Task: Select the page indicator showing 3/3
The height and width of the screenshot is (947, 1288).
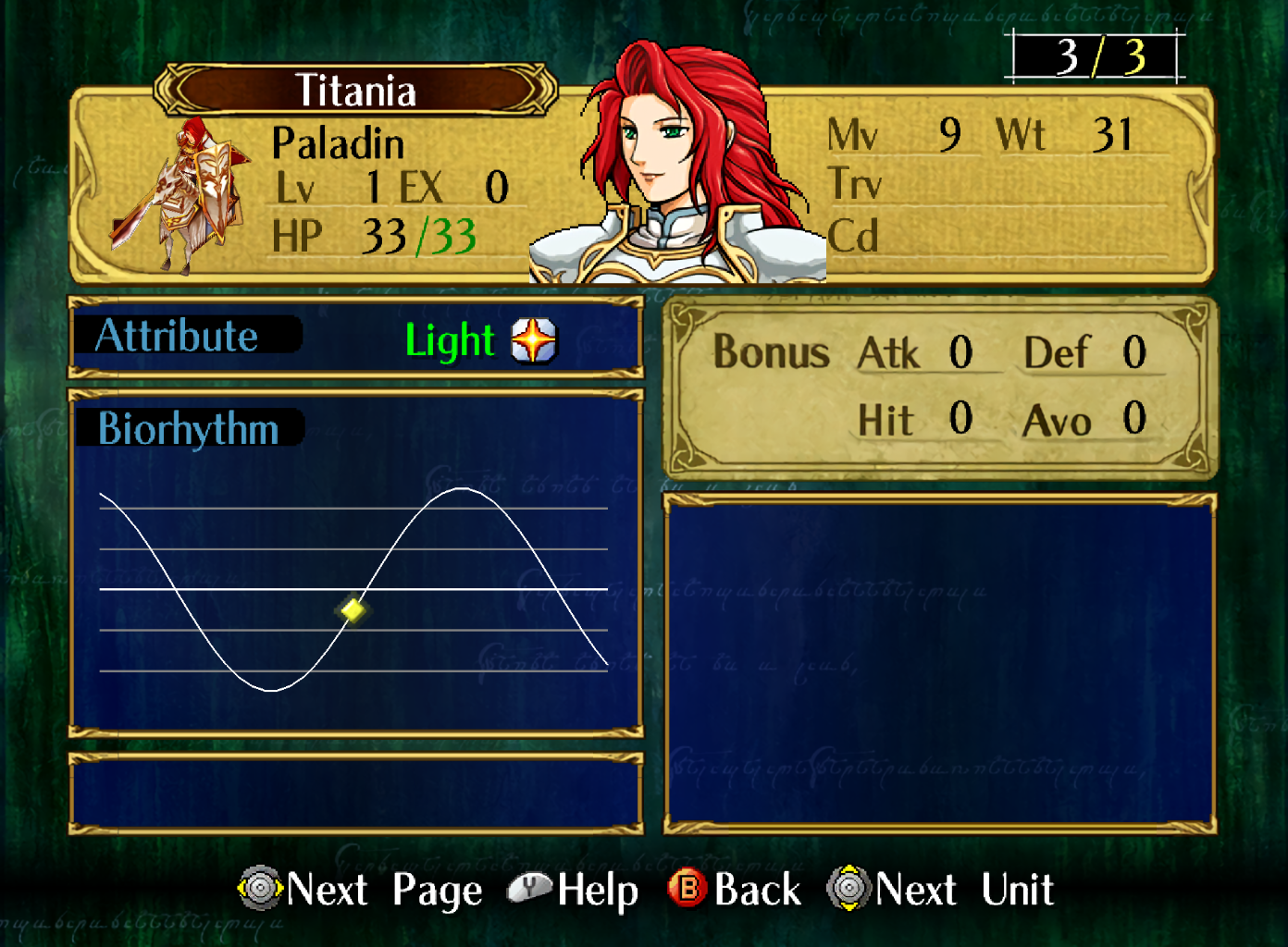Action: tap(1096, 56)
